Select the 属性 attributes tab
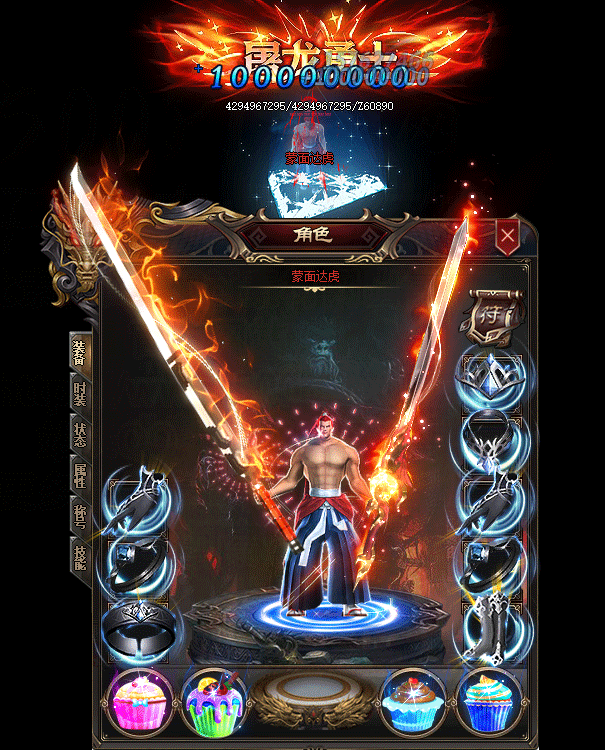605x750 pixels. 81,476
